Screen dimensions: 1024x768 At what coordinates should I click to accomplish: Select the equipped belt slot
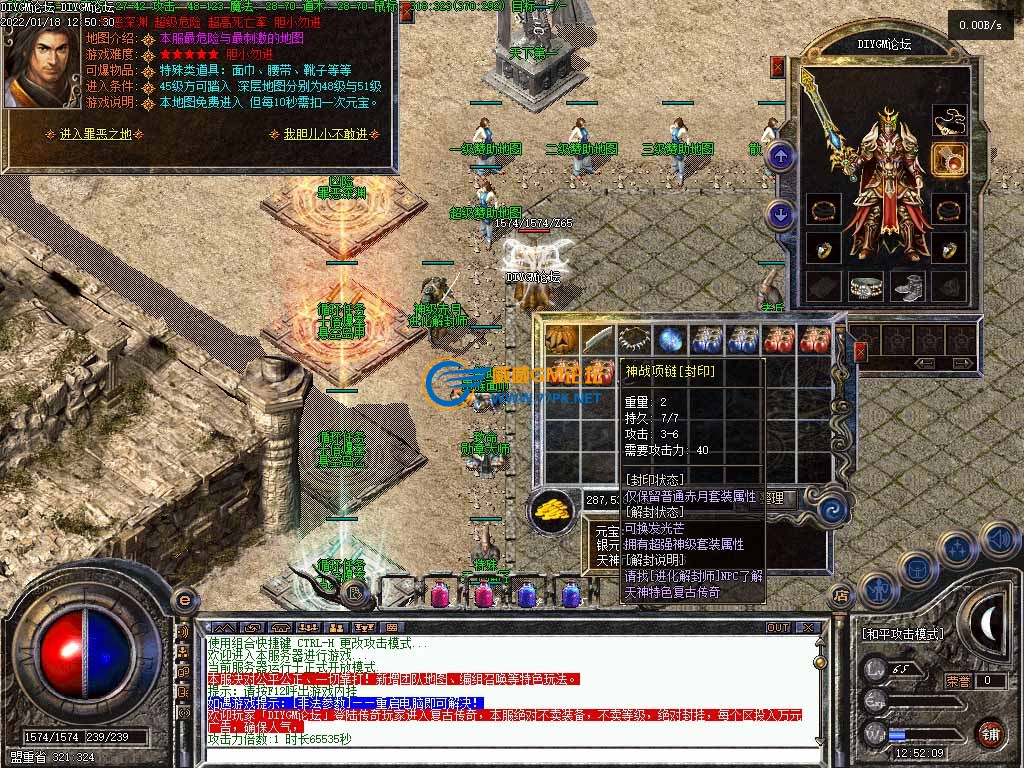click(x=868, y=287)
